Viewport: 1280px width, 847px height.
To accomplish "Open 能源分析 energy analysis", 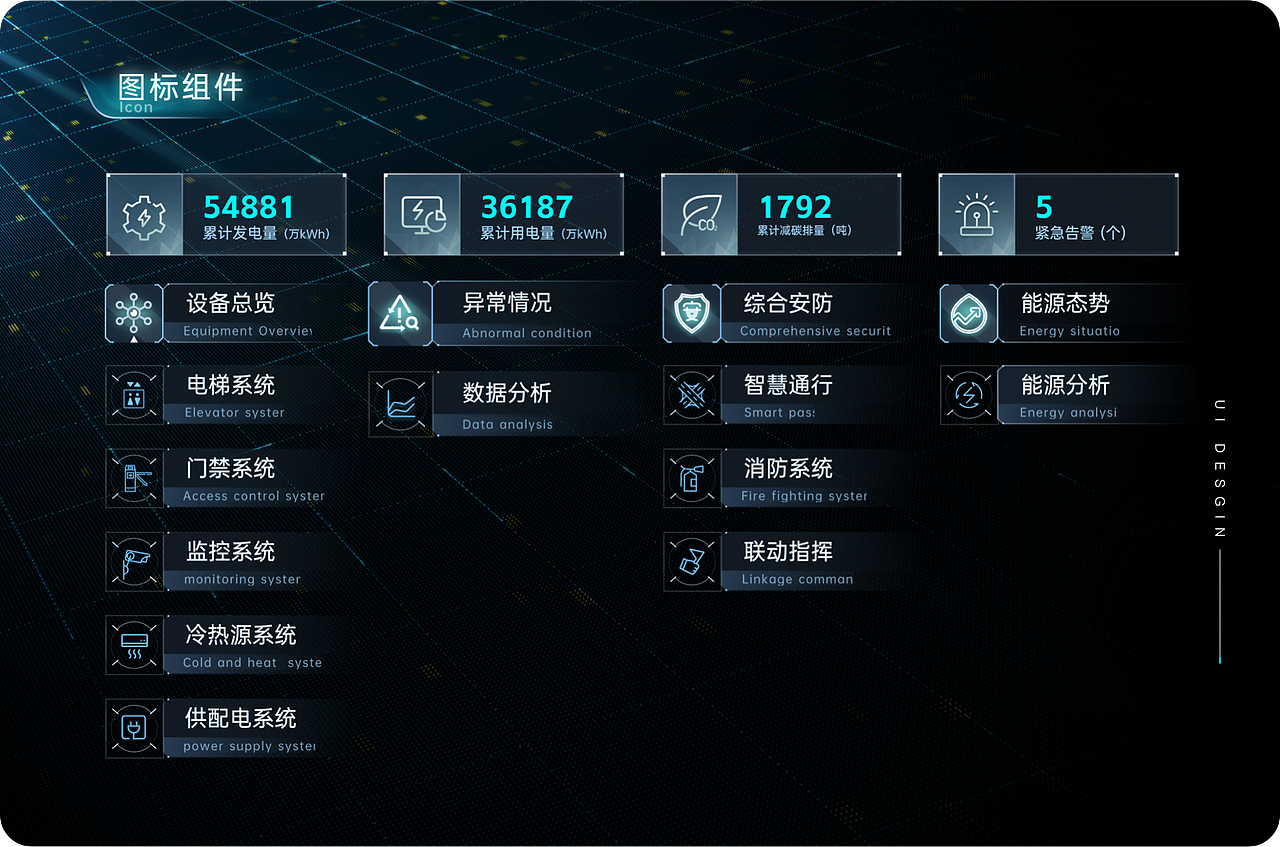I will click(x=967, y=395).
